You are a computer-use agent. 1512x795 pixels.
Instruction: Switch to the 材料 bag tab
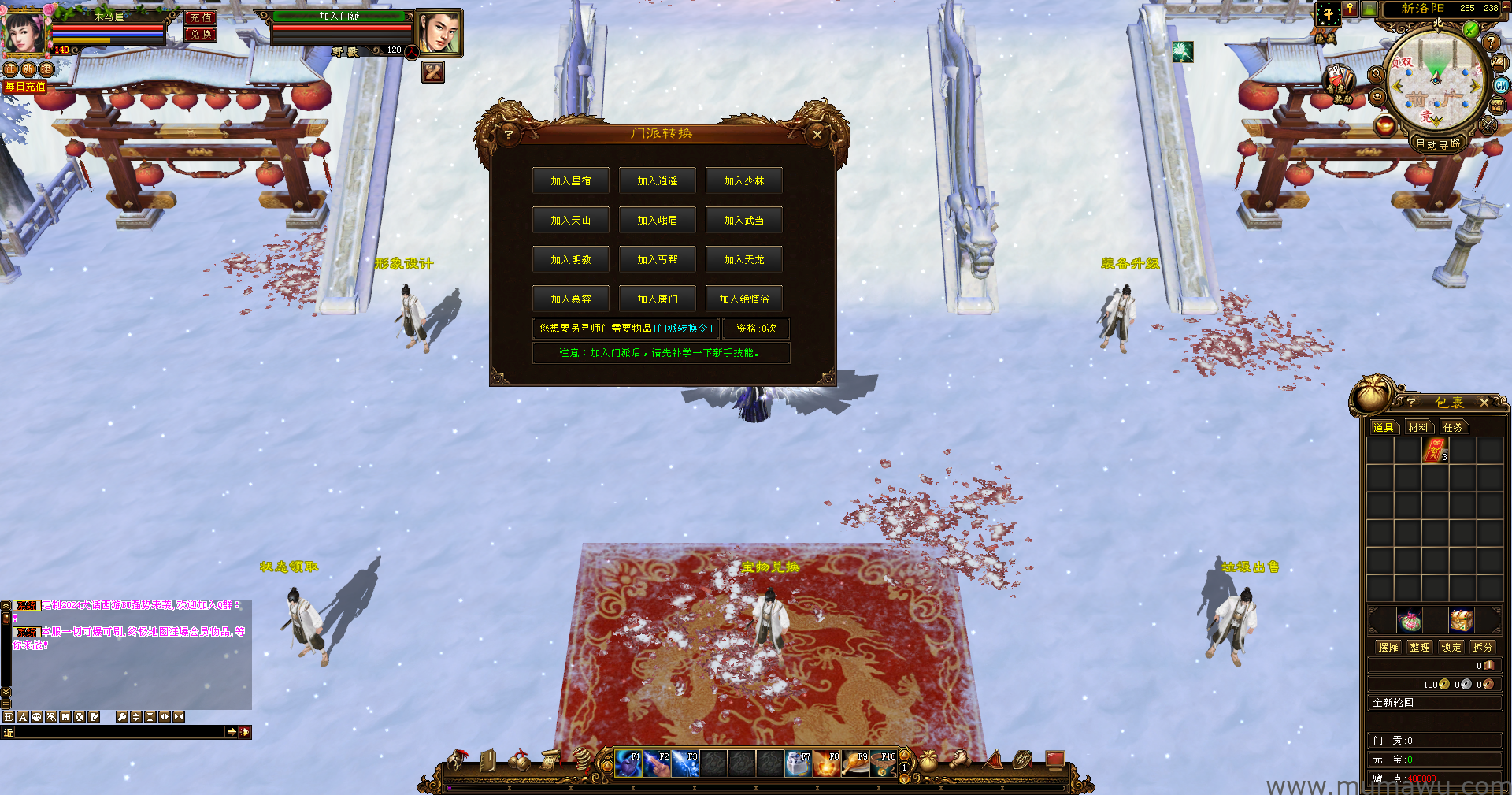click(x=1418, y=428)
